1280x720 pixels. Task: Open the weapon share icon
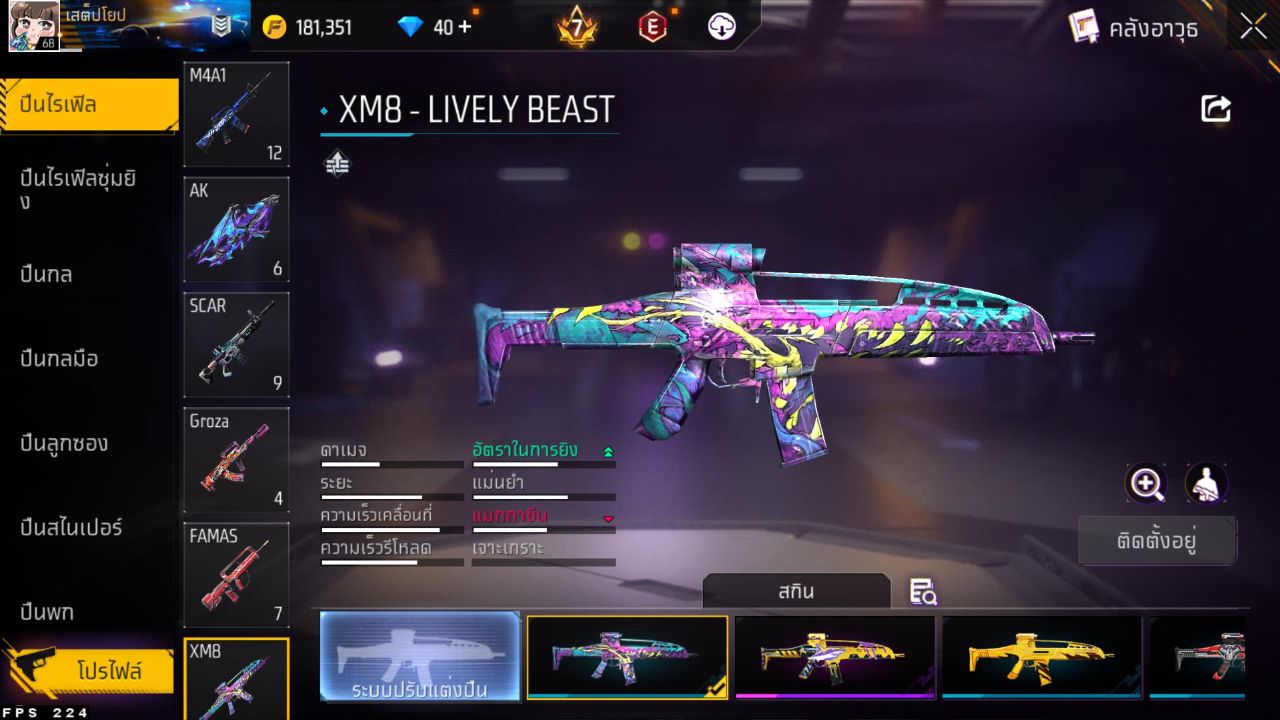1214,108
